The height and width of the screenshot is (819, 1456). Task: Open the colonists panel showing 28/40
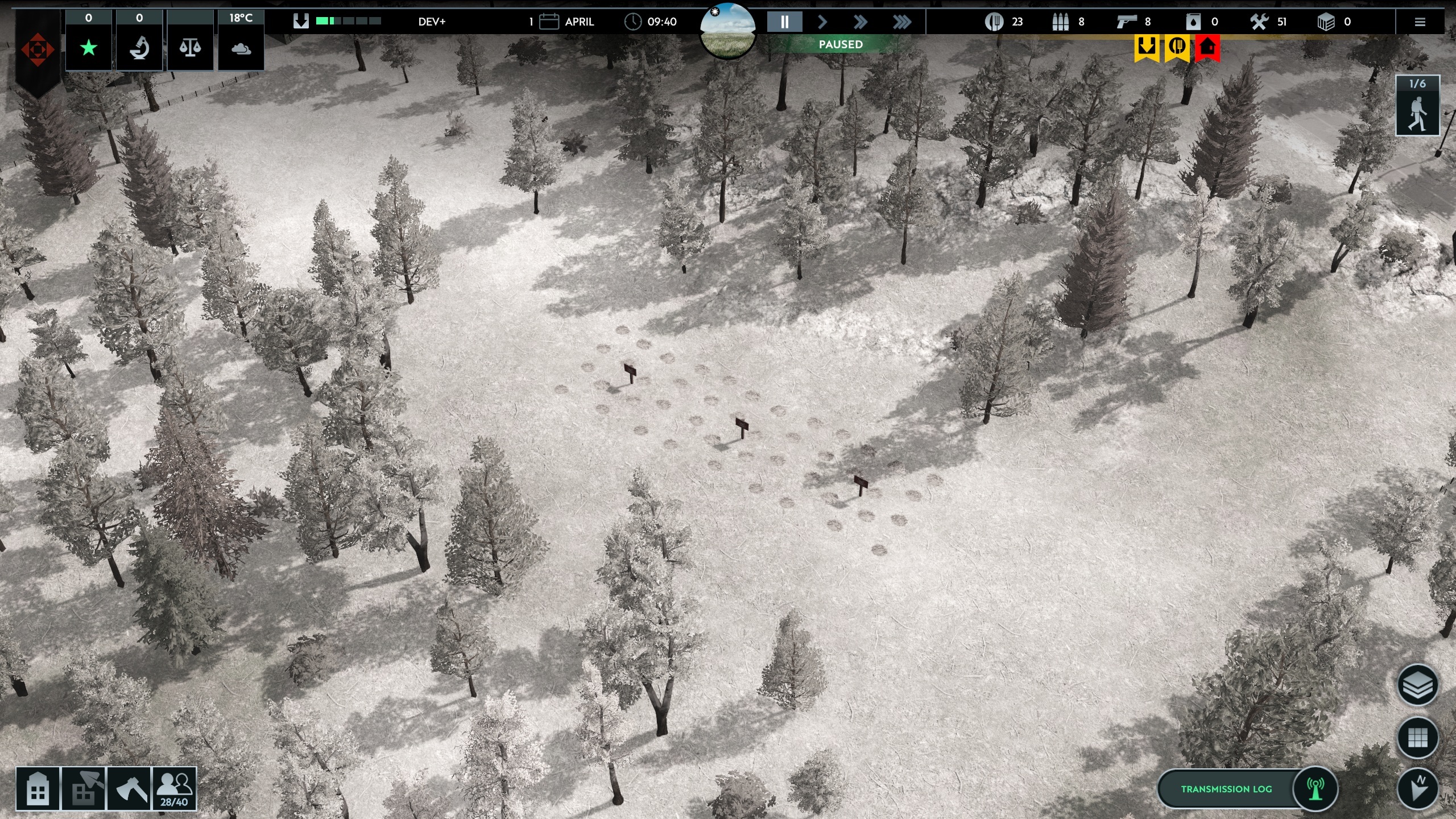point(174,788)
